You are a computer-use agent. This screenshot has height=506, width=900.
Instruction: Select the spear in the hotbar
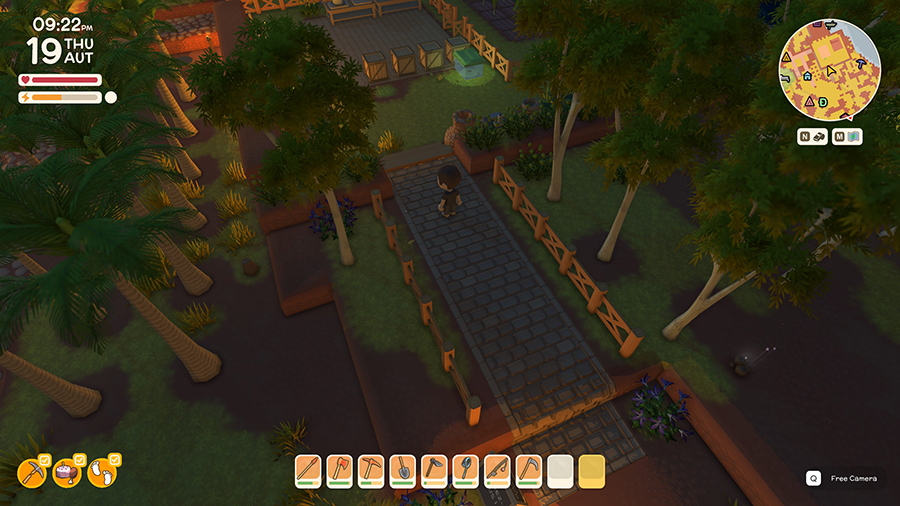(309, 470)
